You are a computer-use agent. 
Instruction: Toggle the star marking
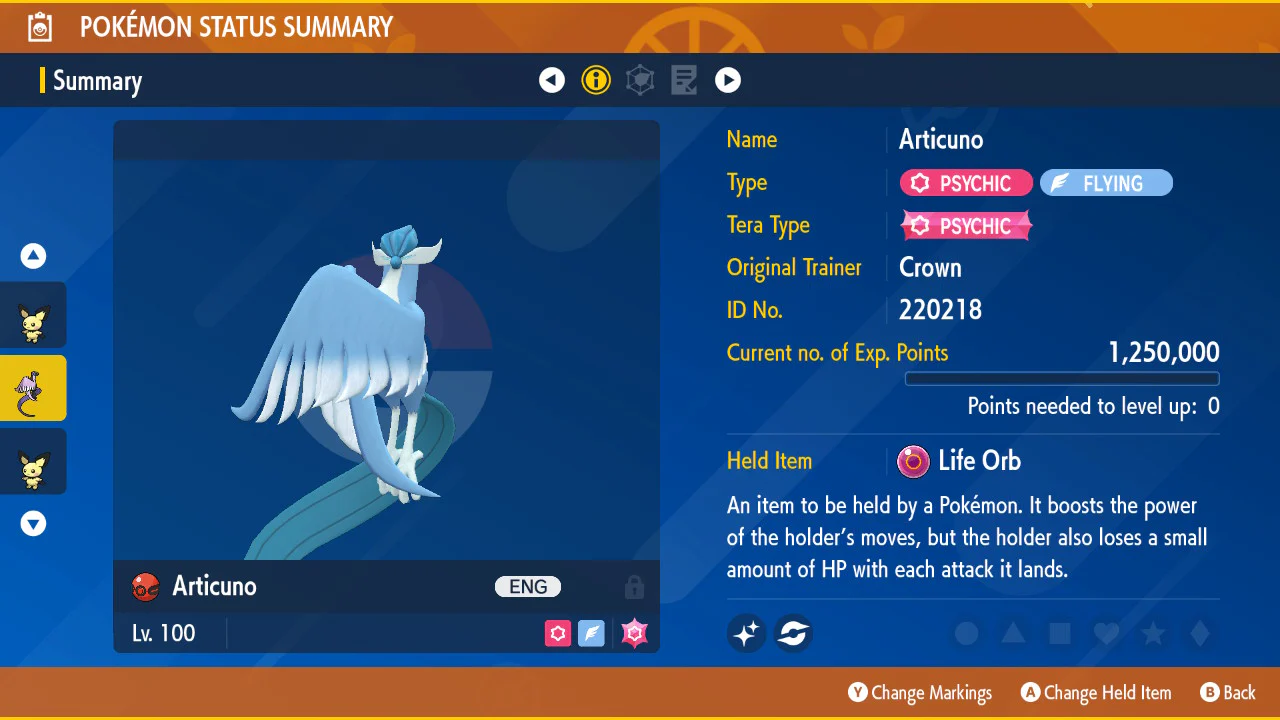point(1153,633)
